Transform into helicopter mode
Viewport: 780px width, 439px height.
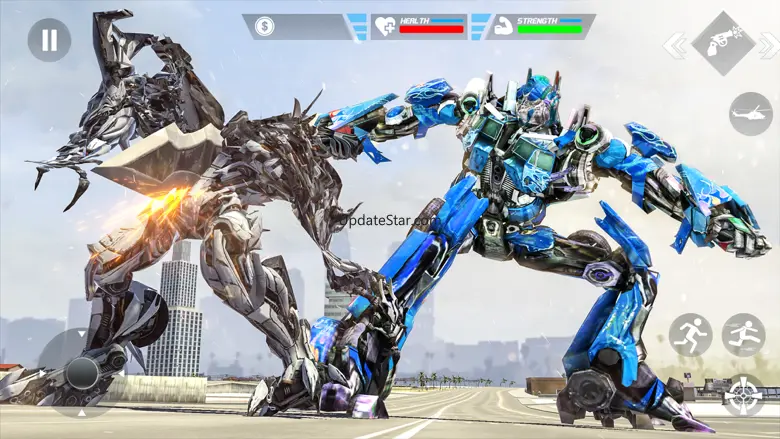coord(750,113)
